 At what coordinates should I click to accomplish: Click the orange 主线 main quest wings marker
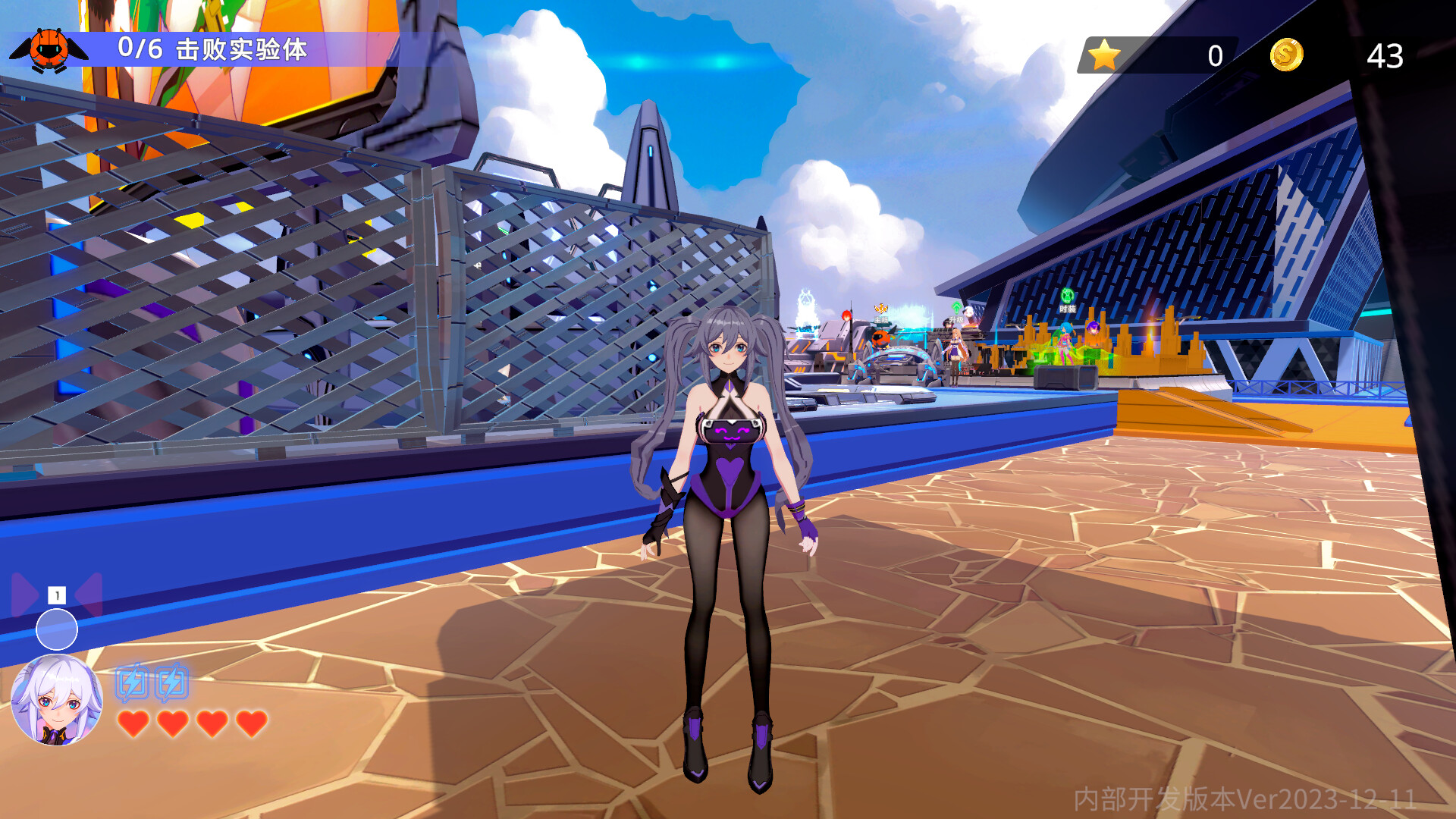pos(880,307)
